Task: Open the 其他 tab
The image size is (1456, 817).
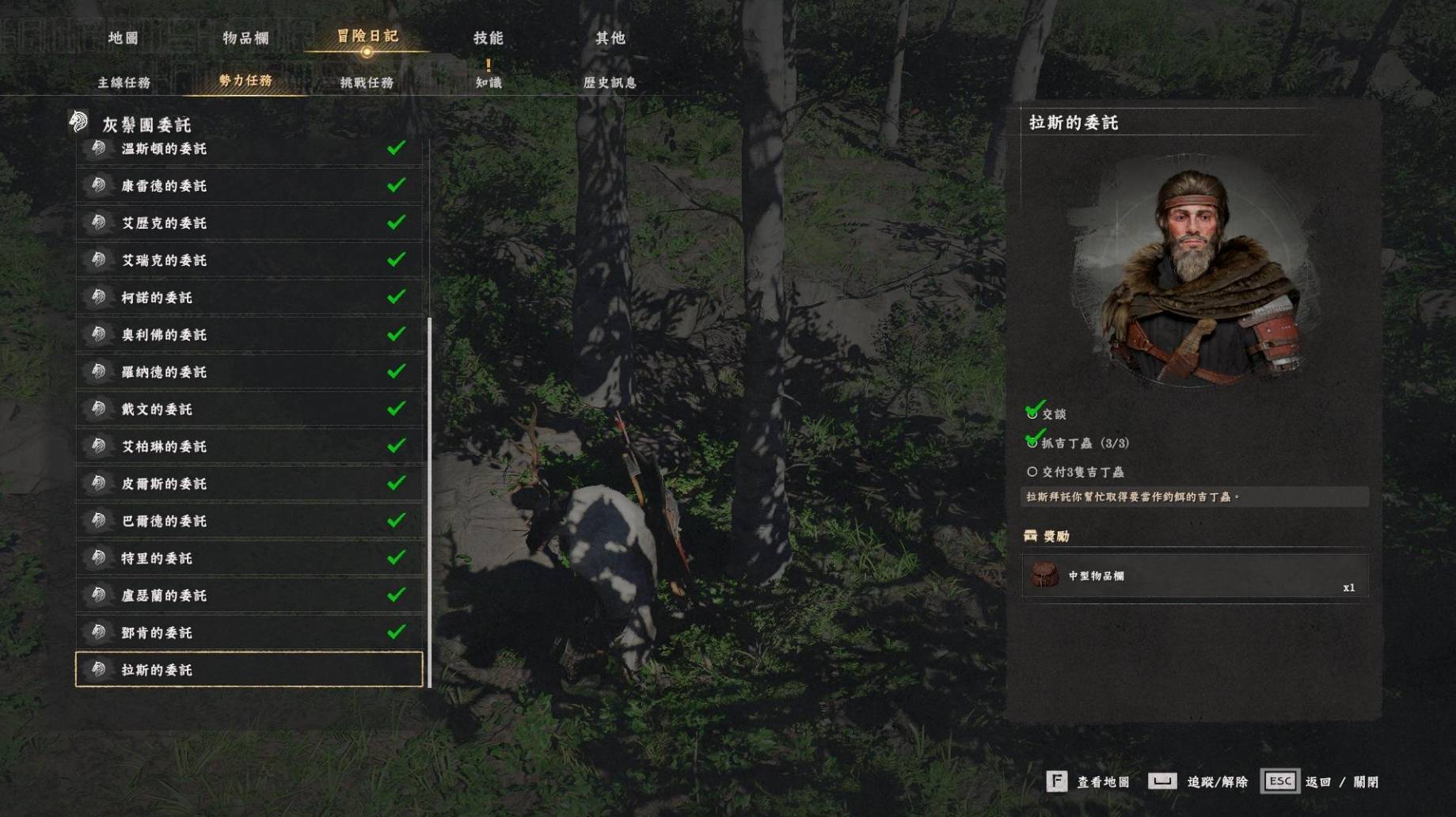Action: click(x=610, y=38)
